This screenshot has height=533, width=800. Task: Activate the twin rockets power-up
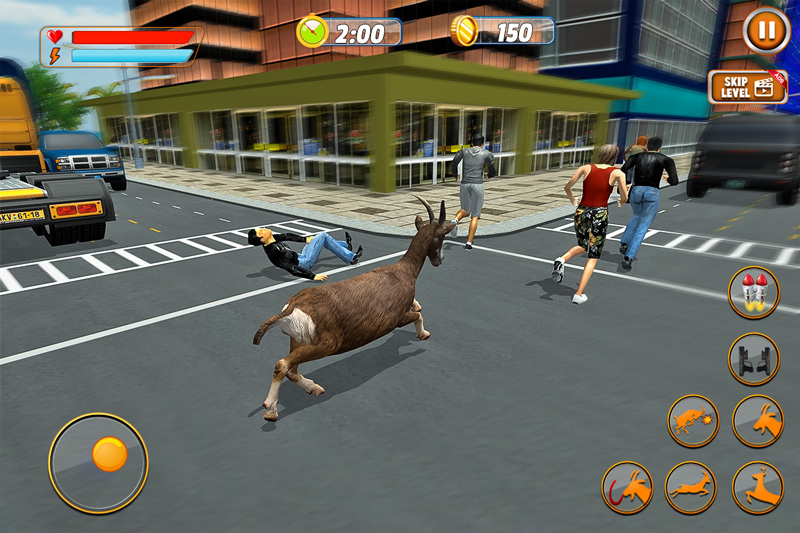tap(753, 292)
